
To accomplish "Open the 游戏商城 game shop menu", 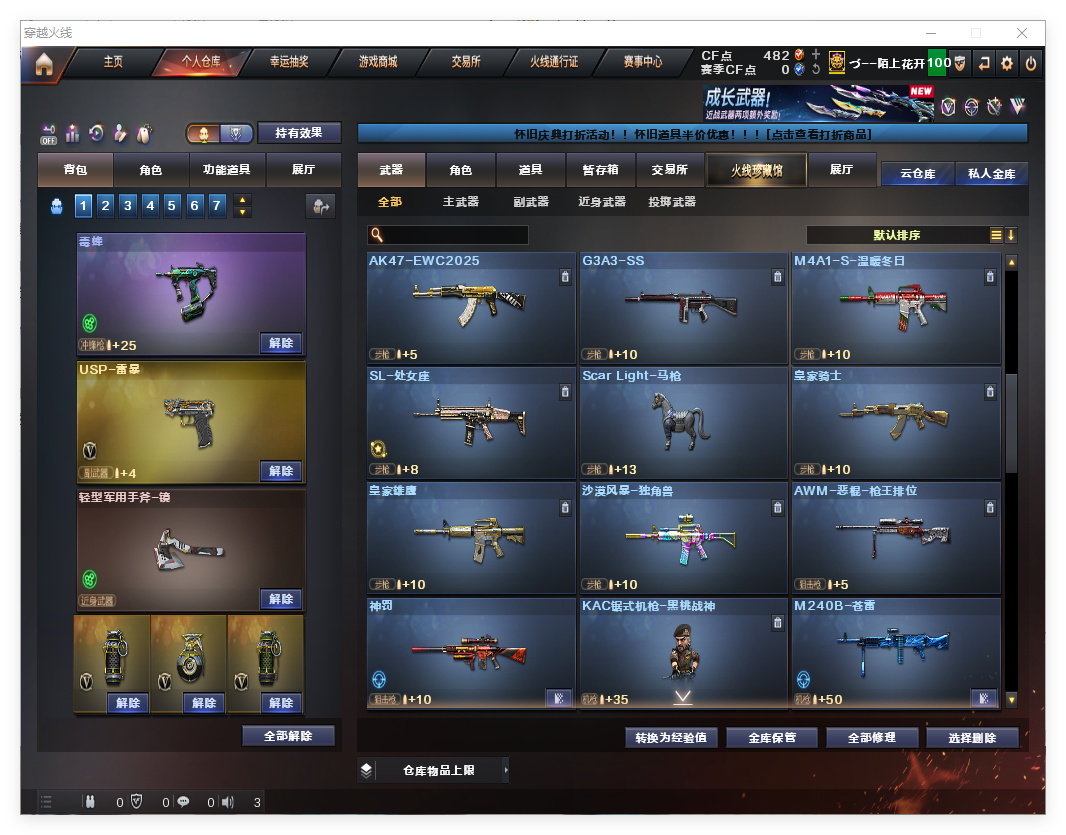I will click(378, 62).
